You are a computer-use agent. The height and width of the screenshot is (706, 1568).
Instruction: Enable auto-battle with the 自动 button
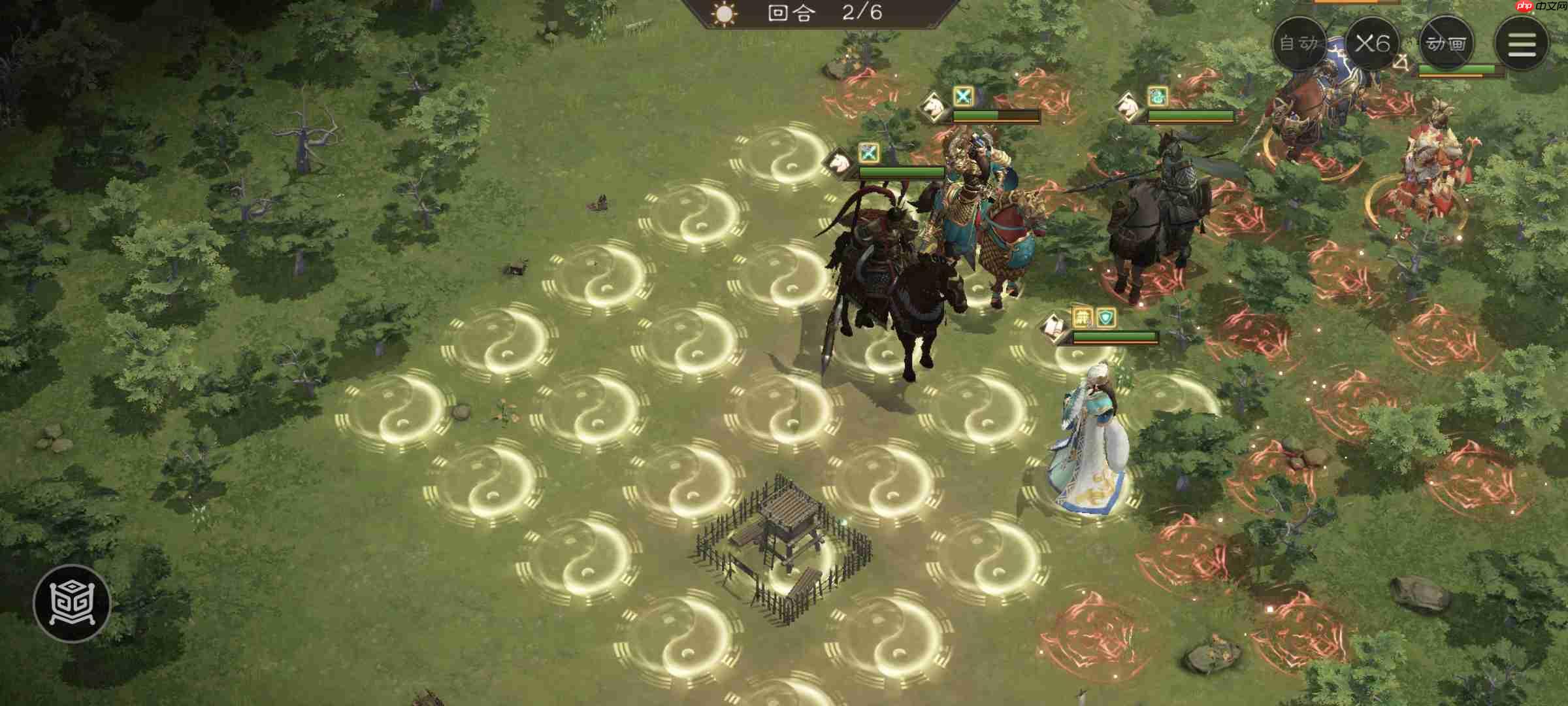click(x=1300, y=42)
